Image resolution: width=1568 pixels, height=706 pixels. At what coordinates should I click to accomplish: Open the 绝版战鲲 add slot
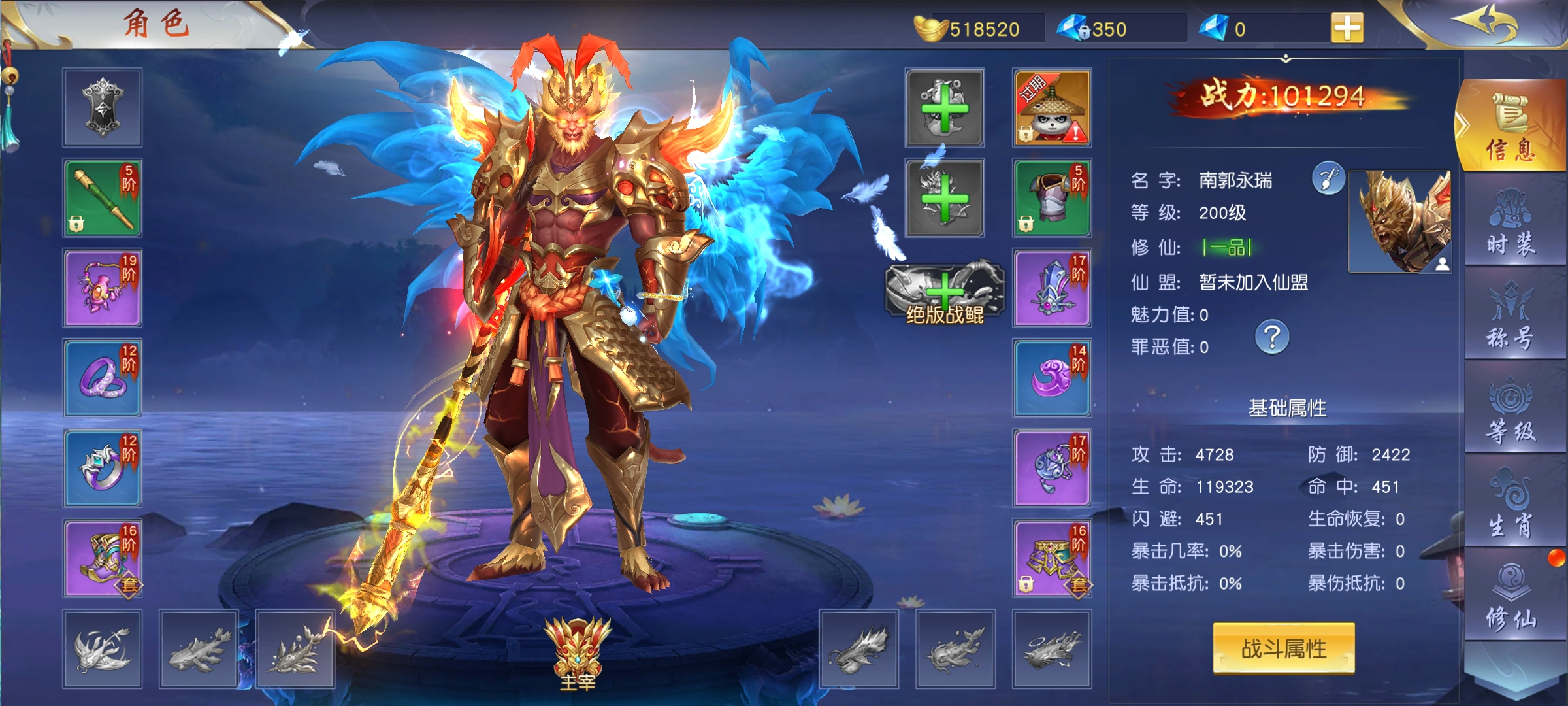945,293
